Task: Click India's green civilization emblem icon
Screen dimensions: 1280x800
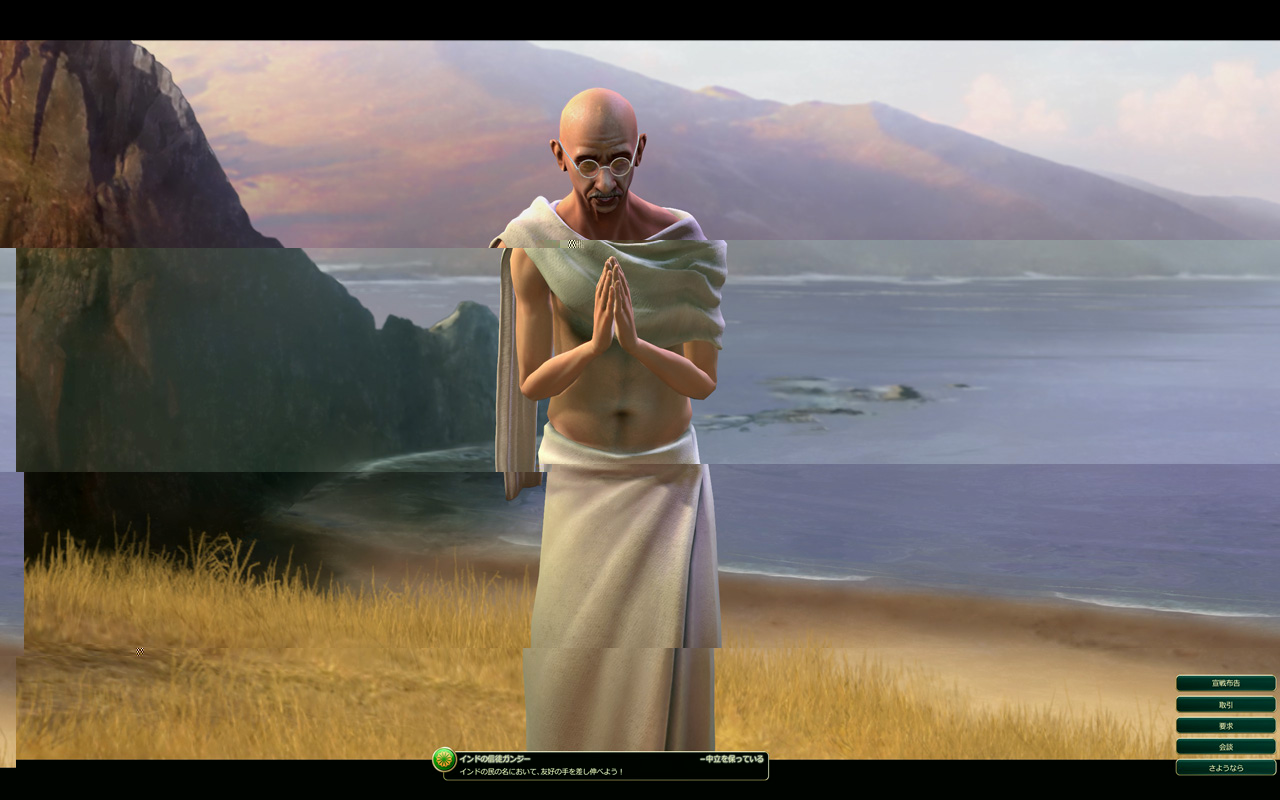Action: tap(444, 760)
